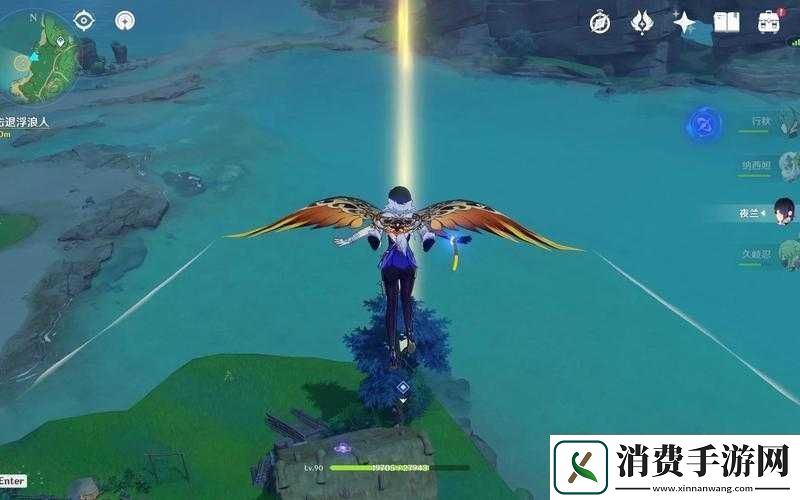Open the adventurer handbook book icon
Image resolution: width=800 pixels, height=500 pixels.
[727, 22]
